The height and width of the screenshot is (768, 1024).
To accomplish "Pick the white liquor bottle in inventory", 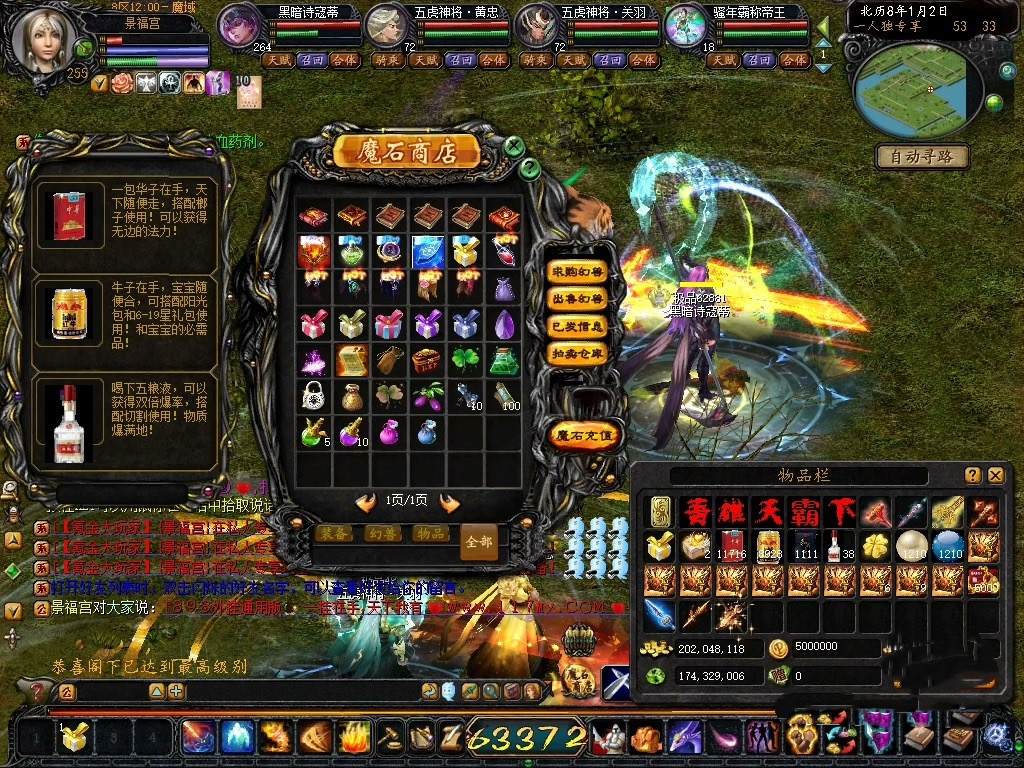I will (x=836, y=546).
